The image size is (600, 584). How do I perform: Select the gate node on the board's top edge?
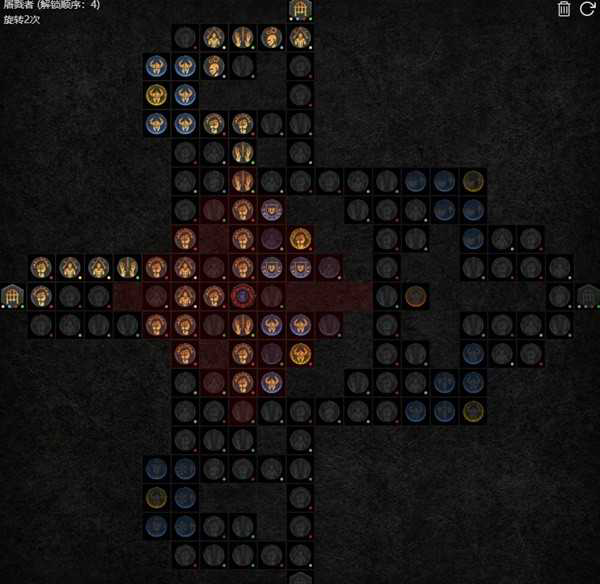click(x=300, y=10)
